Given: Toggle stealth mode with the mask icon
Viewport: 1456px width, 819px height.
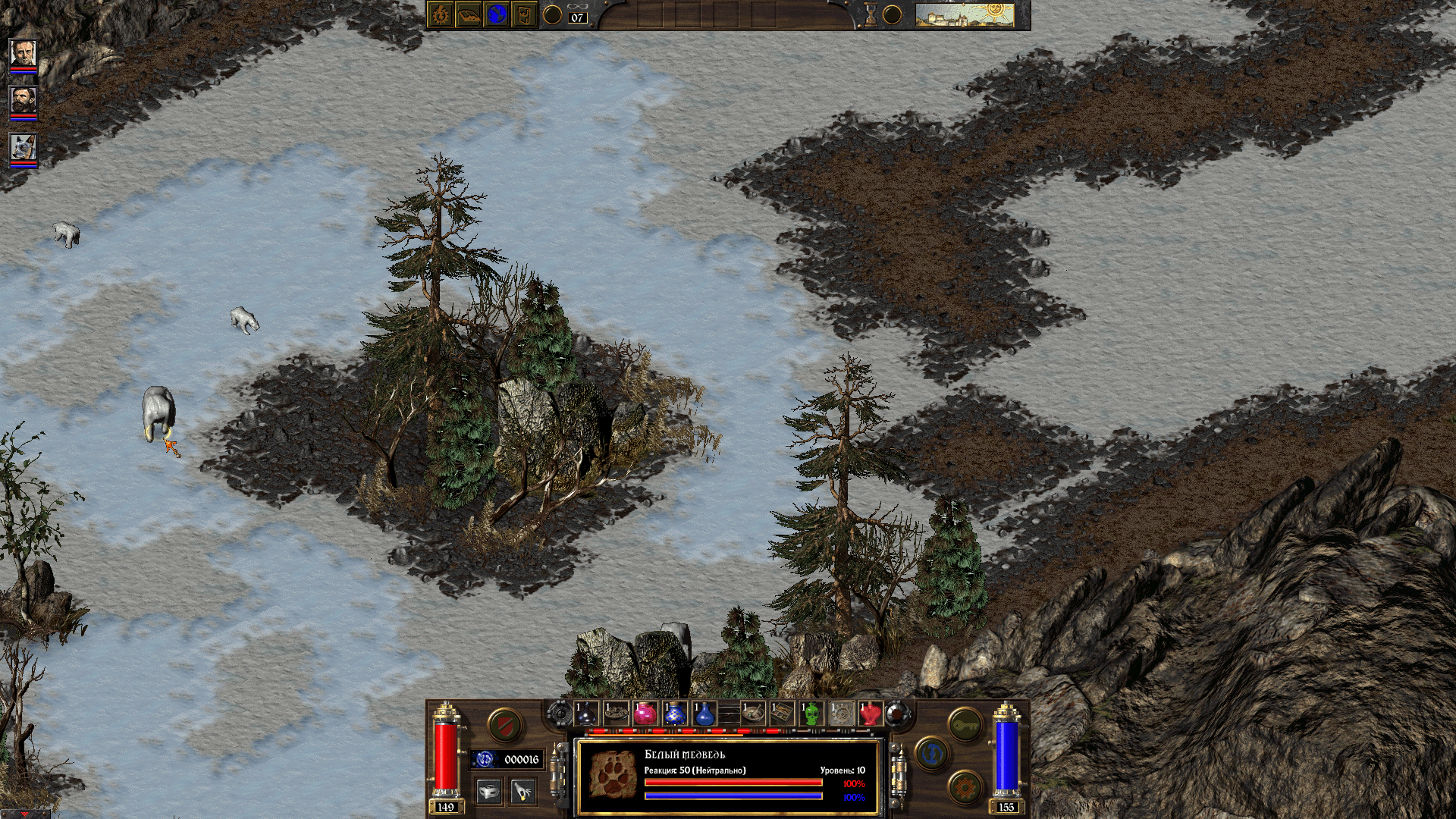Looking at the screenshot, I should (x=489, y=789).
